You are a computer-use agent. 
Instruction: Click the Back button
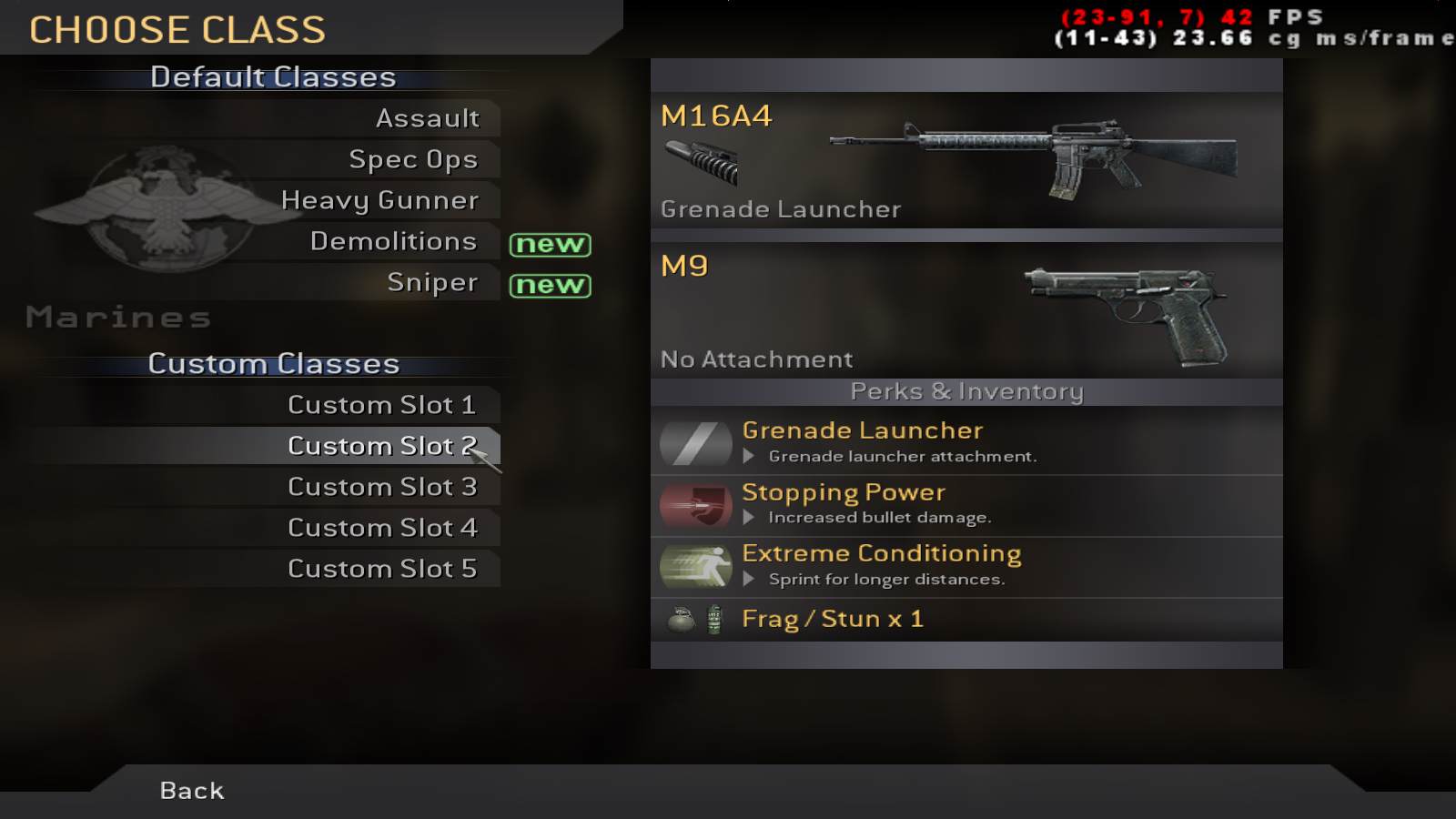point(192,790)
